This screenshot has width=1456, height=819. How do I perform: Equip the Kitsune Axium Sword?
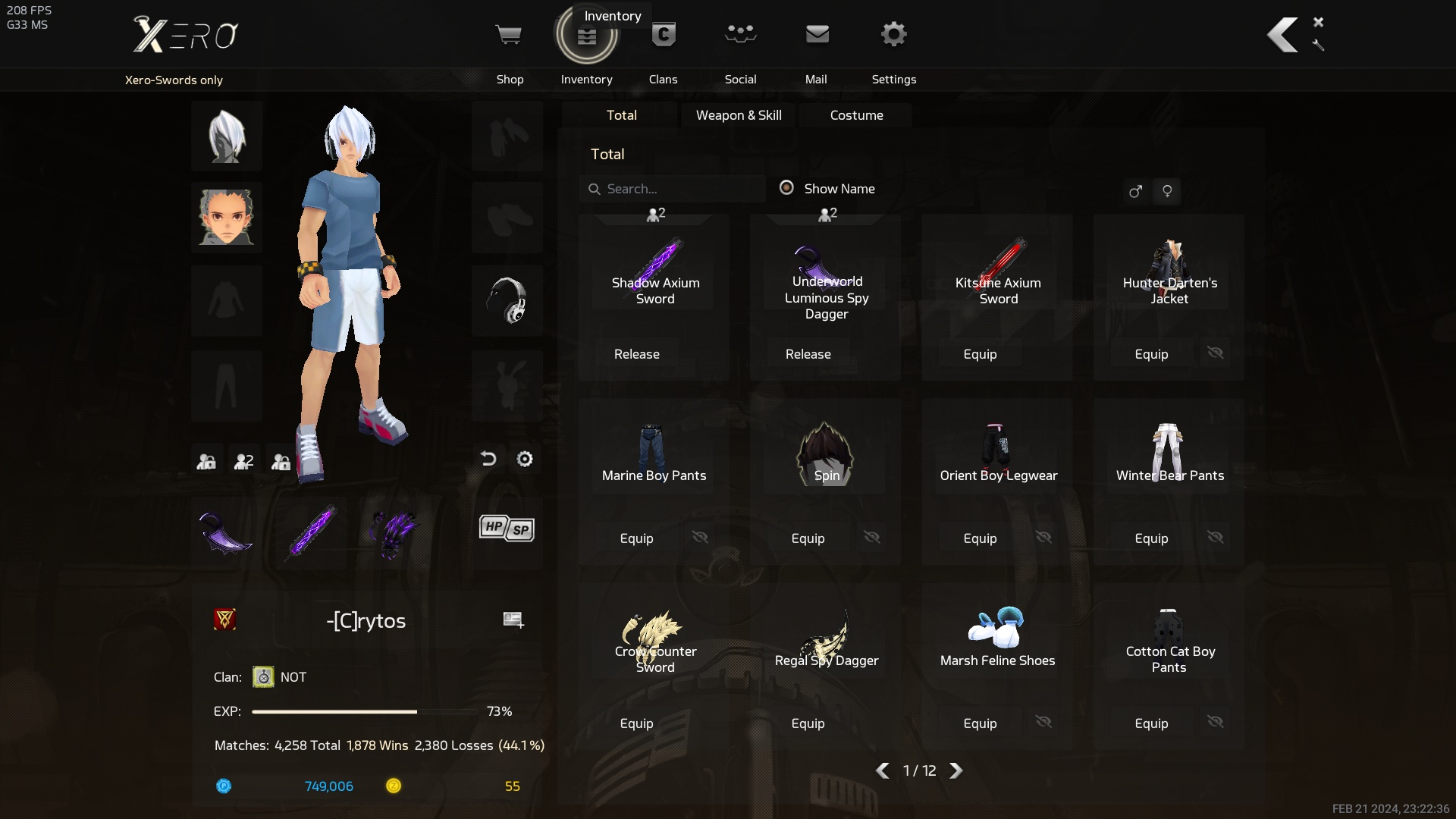pyautogui.click(x=980, y=354)
